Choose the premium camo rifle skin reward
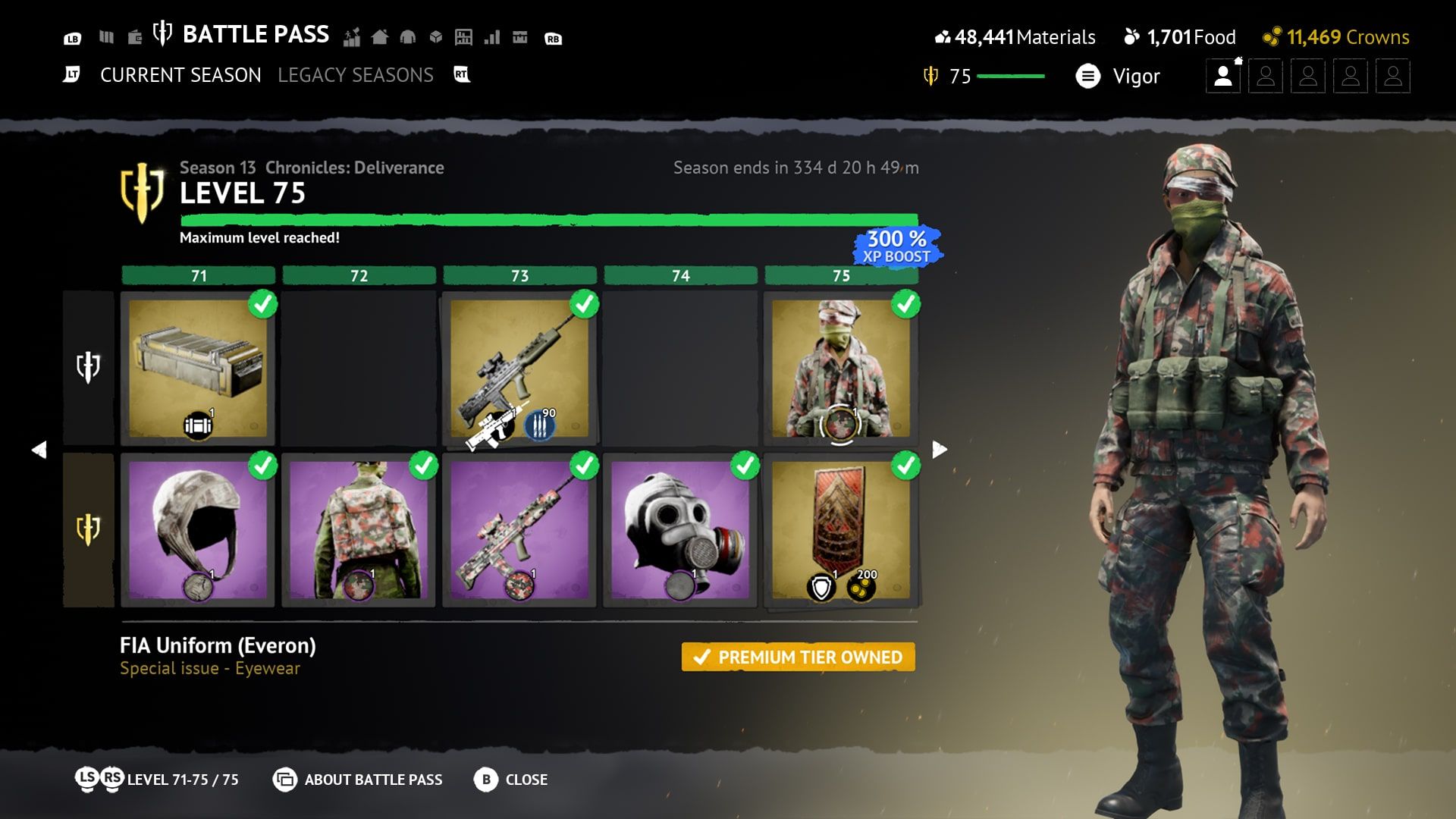 519,530
